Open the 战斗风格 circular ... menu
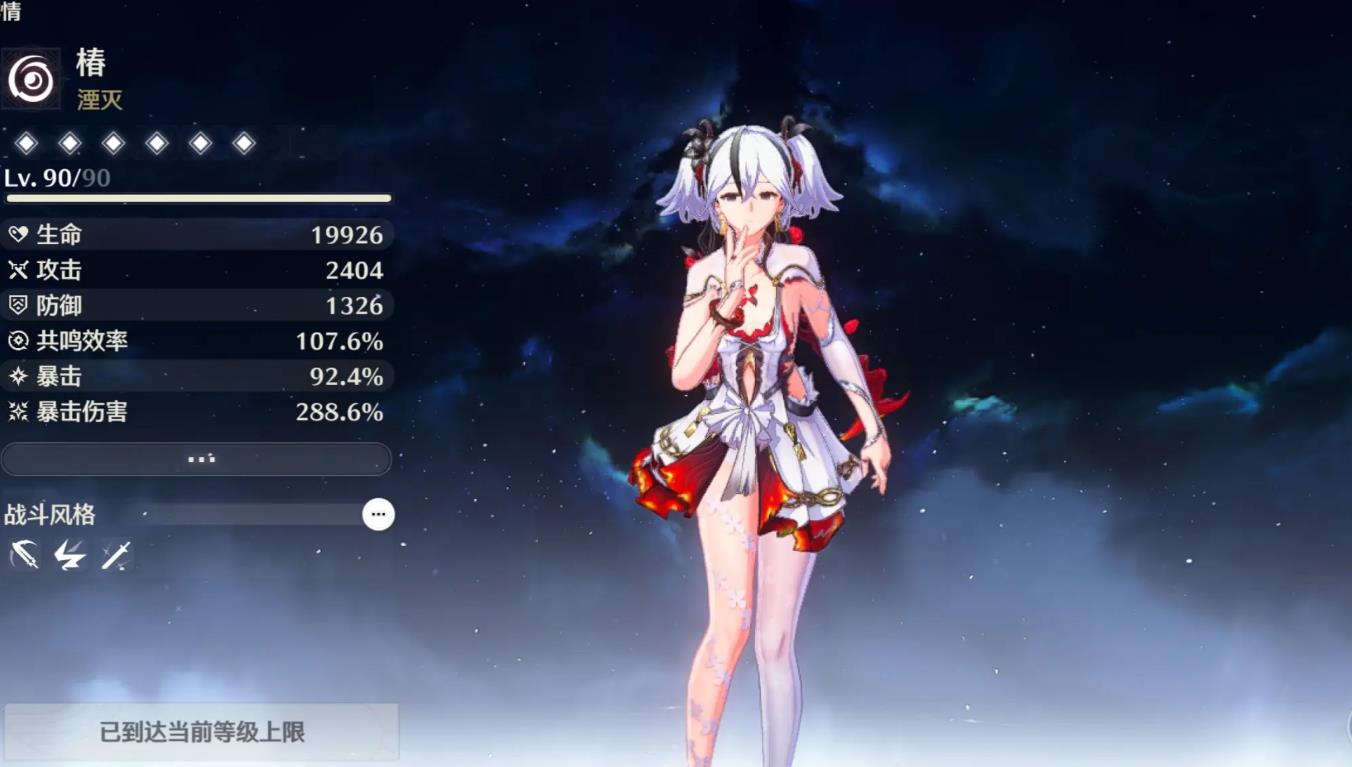Viewport: 1352px width, 767px height. click(378, 514)
